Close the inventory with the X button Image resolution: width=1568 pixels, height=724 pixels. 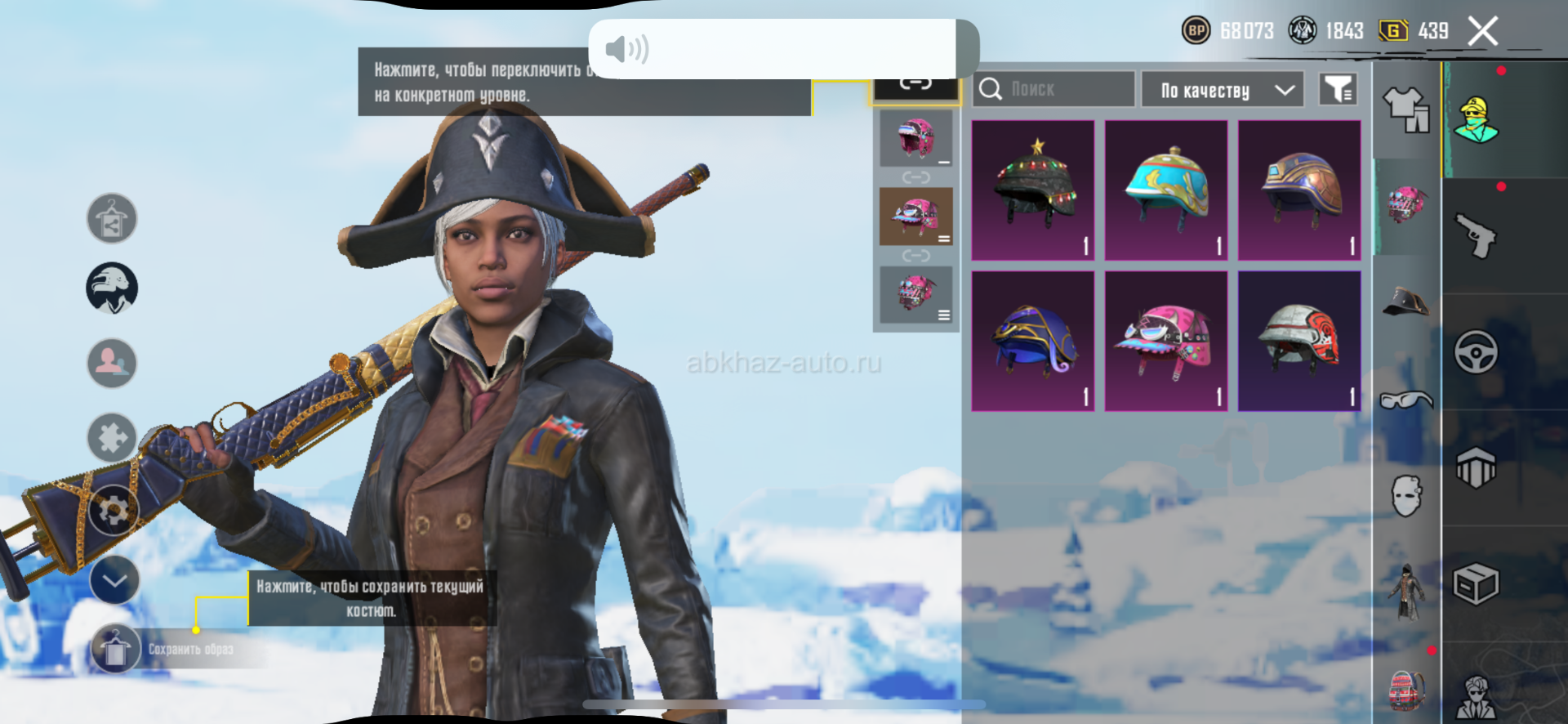coord(1482,32)
